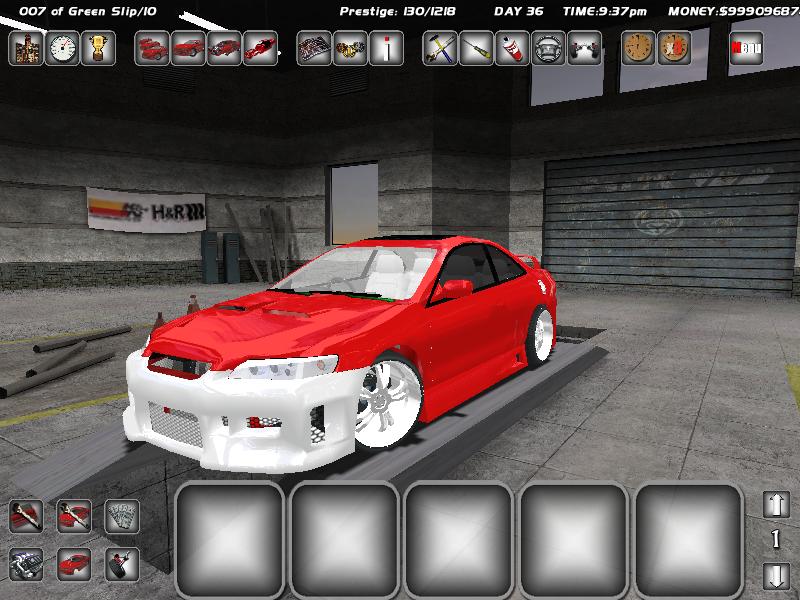Open the city buildings icon
Image resolution: width=800 pixels, height=600 pixels.
pos(25,47)
